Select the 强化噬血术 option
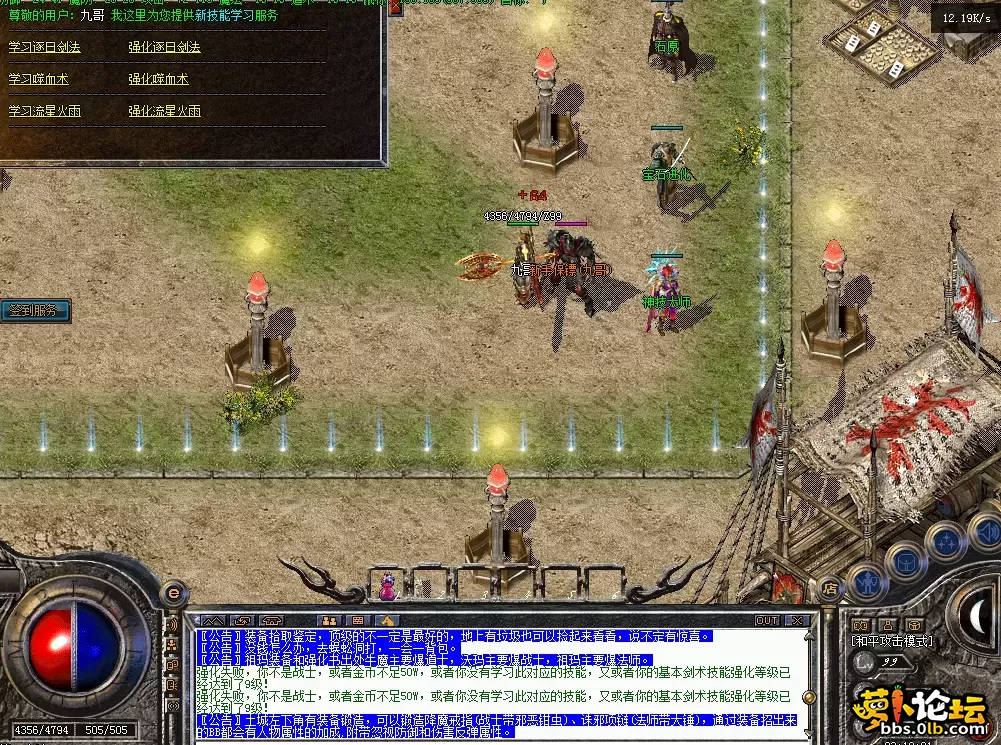Viewport: 1001px width, 745px height. [158, 79]
